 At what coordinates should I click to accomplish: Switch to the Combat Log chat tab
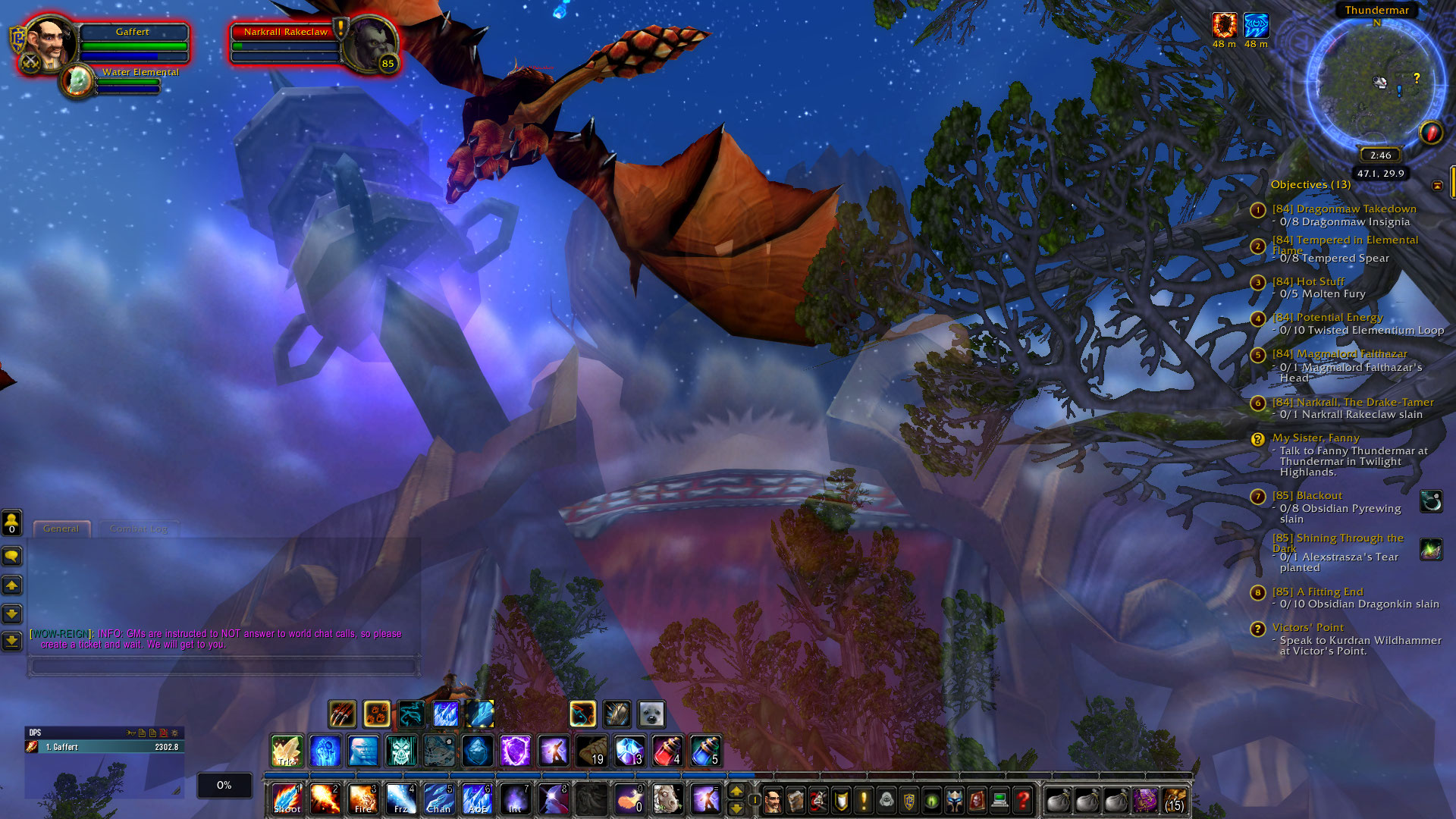click(140, 529)
